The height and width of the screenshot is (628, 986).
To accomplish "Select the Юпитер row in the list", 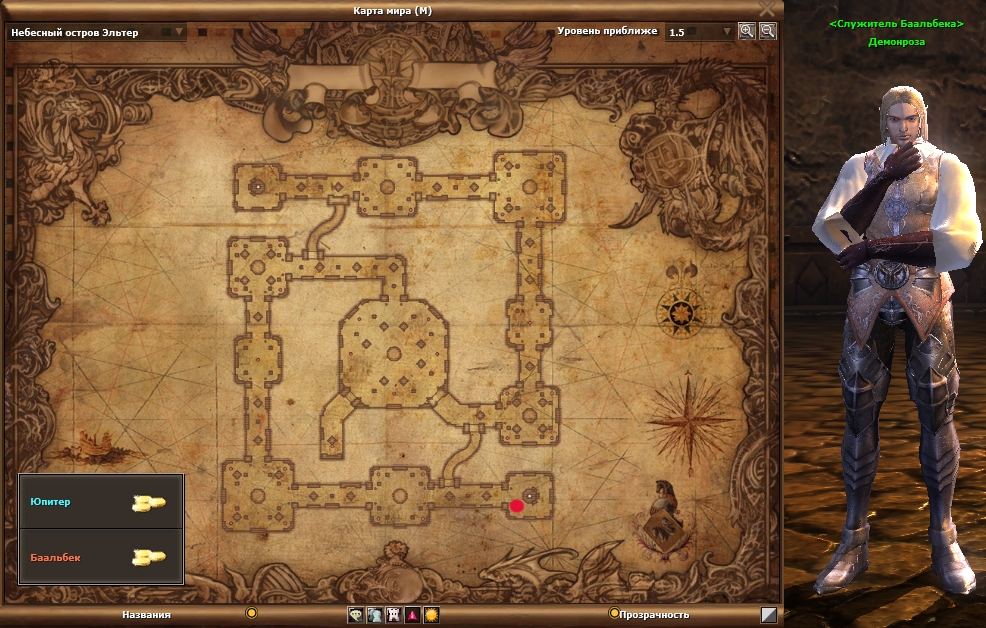I will click(x=101, y=502).
